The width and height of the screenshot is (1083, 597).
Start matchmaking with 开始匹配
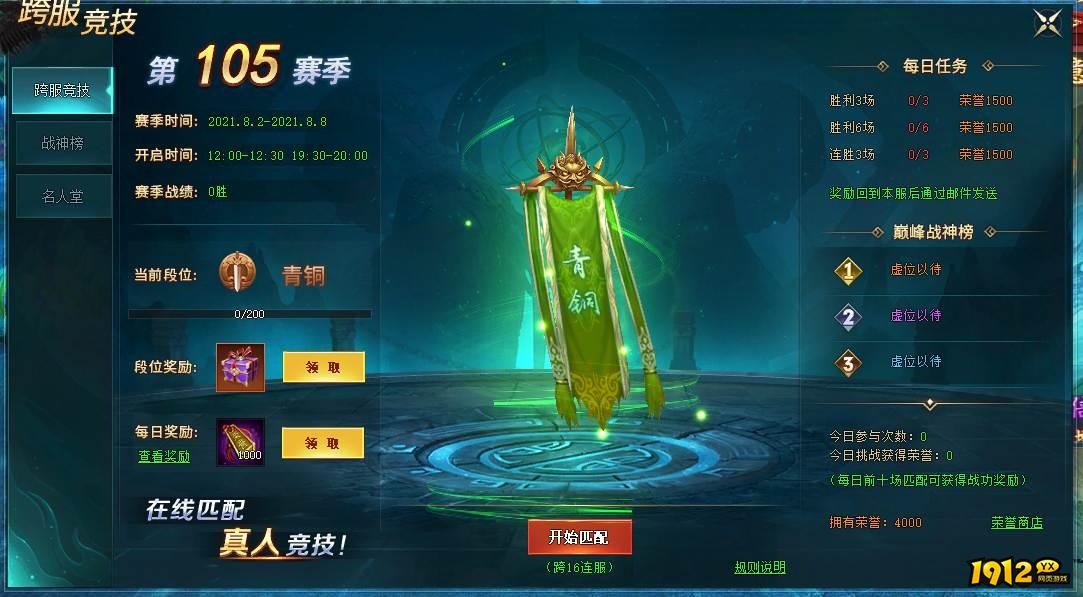pyautogui.click(x=580, y=537)
